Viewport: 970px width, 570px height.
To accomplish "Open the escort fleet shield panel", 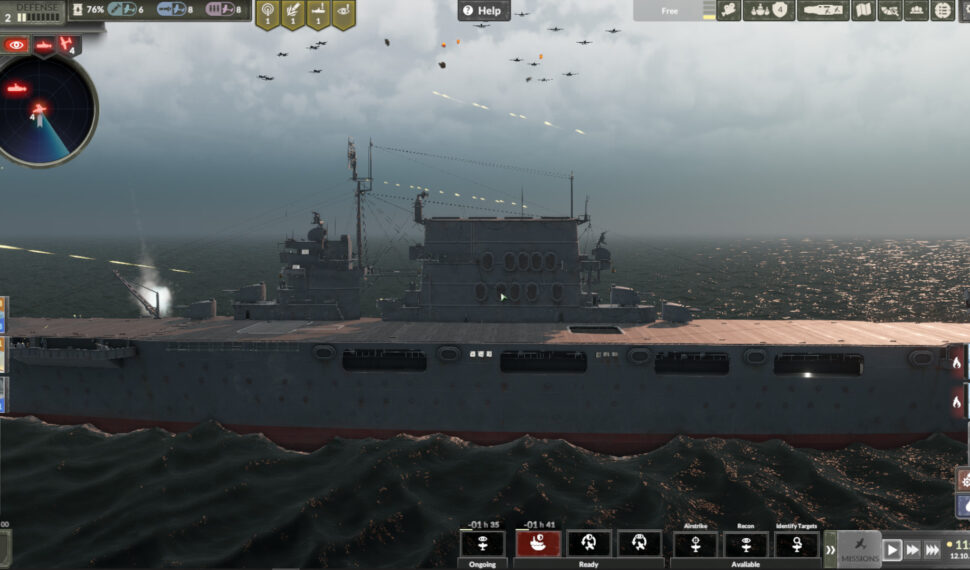I will [768, 11].
